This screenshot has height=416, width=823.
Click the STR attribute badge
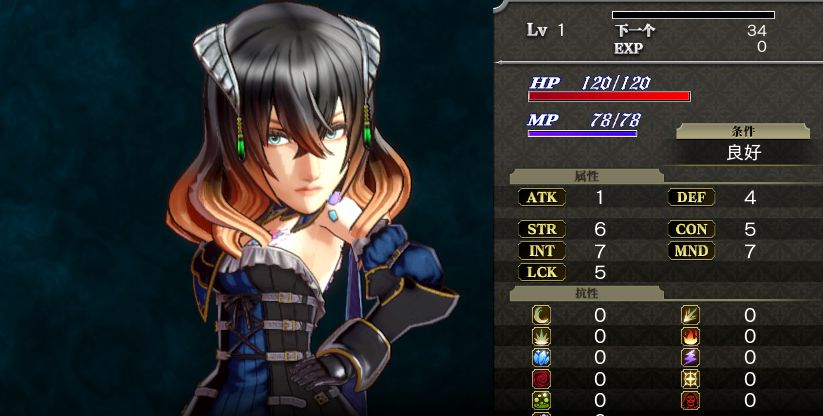click(x=541, y=229)
